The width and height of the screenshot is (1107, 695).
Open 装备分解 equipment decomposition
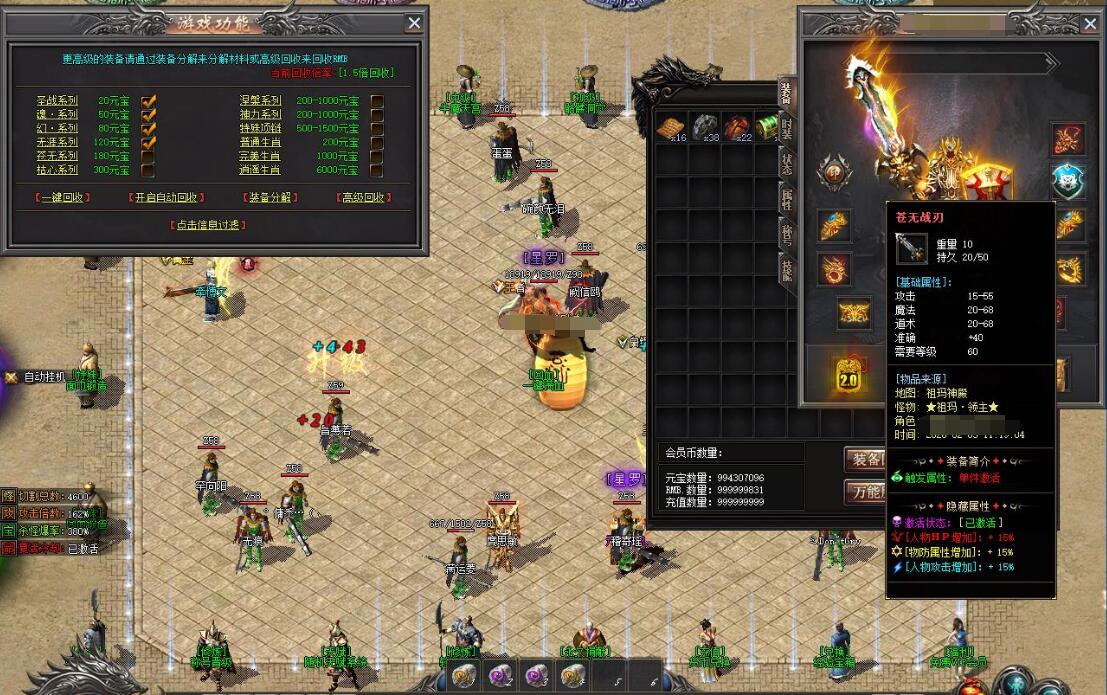[x=268, y=198]
